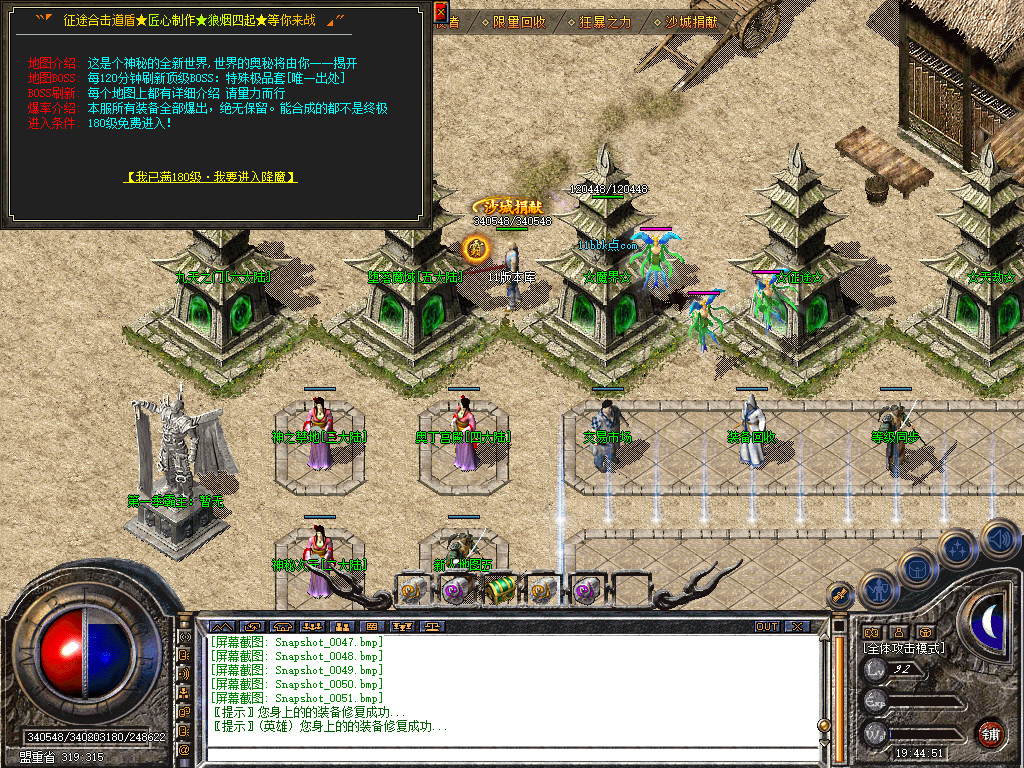1024x768 pixels.
Task: Click the Lv round stone button
Action: tap(876, 670)
